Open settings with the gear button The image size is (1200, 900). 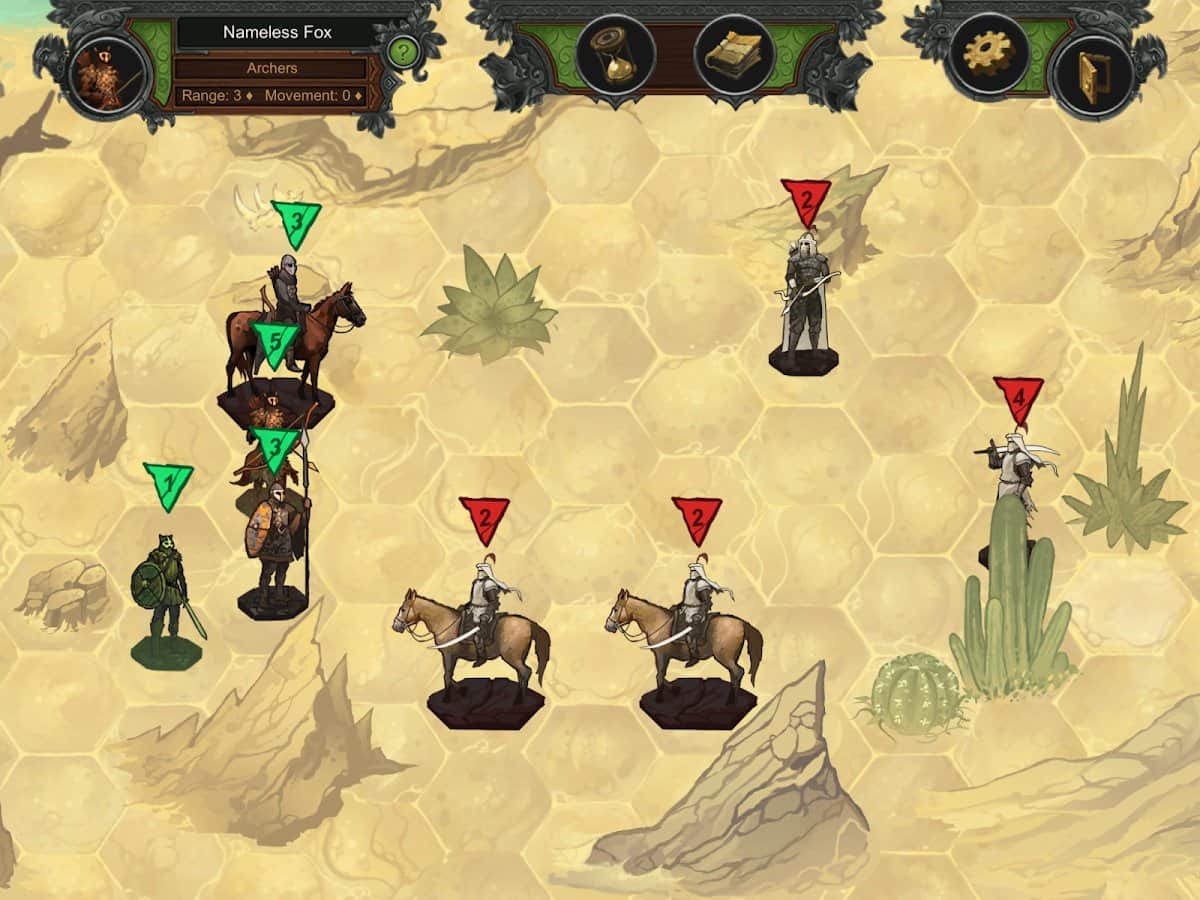coord(988,55)
